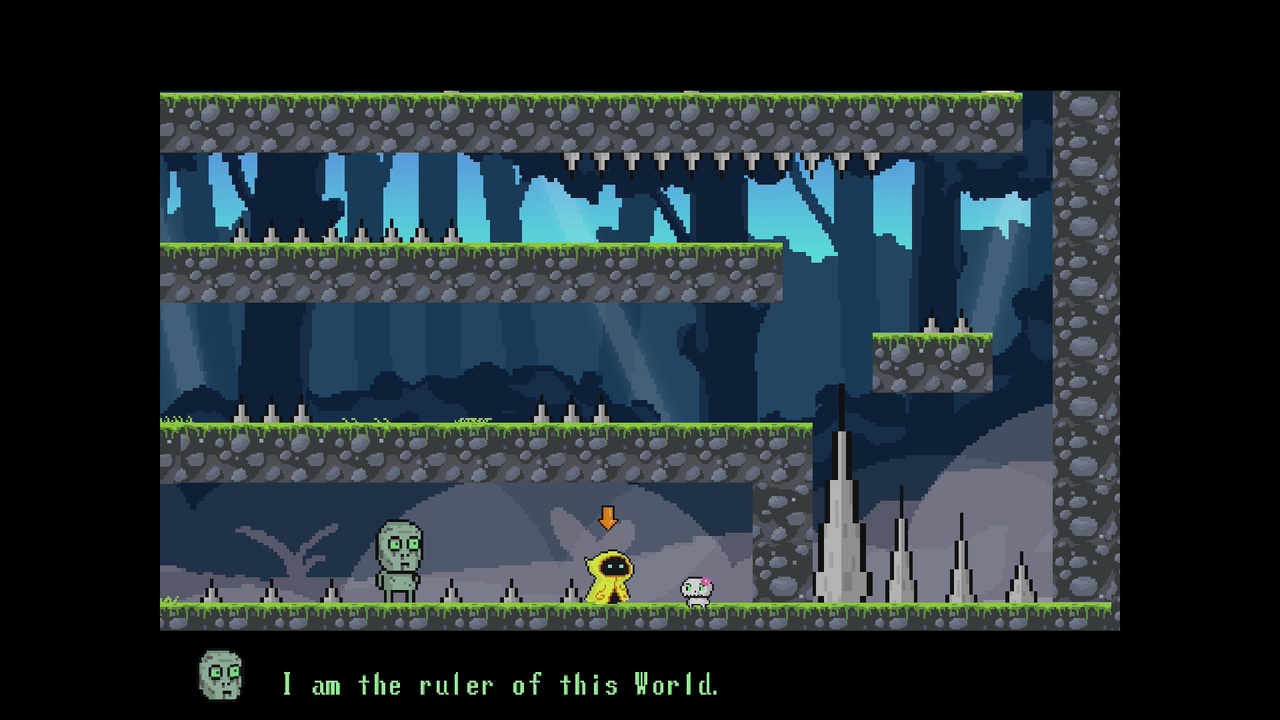Click the yellow-hooded player character
Image resolution: width=1280 pixels, height=720 pixels.
pos(610,580)
